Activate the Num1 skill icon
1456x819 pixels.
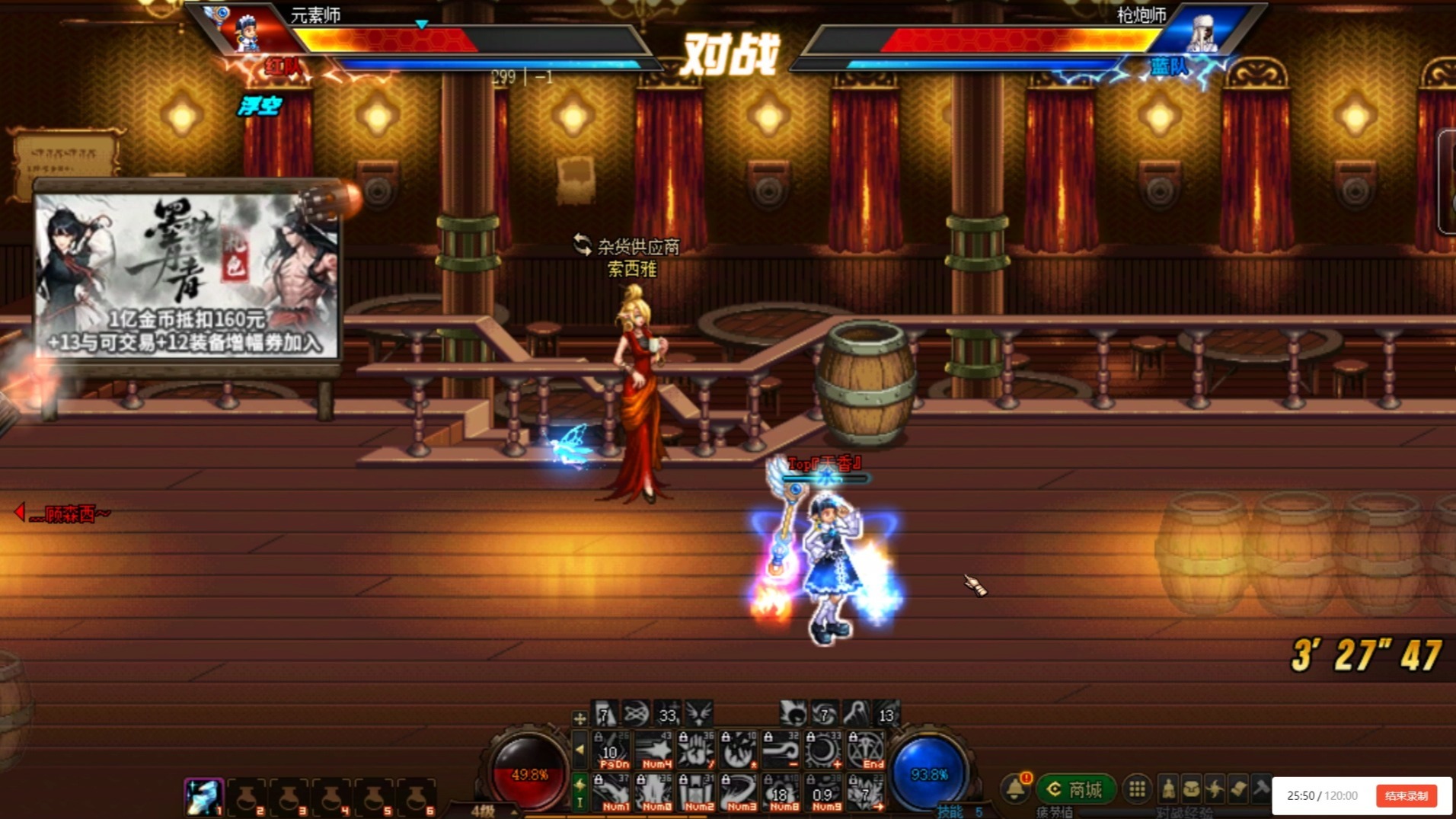coord(612,792)
